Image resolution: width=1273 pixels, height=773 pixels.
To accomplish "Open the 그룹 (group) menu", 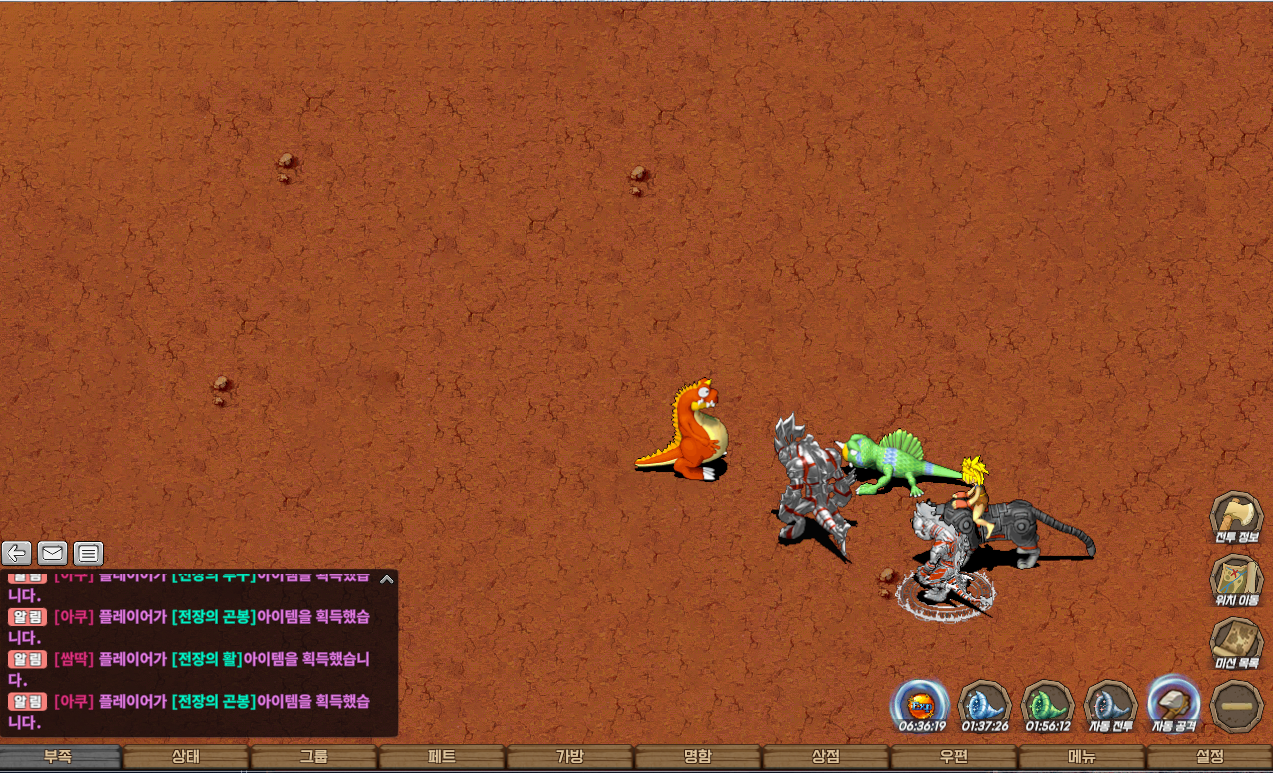I will pyautogui.click(x=314, y=757).
